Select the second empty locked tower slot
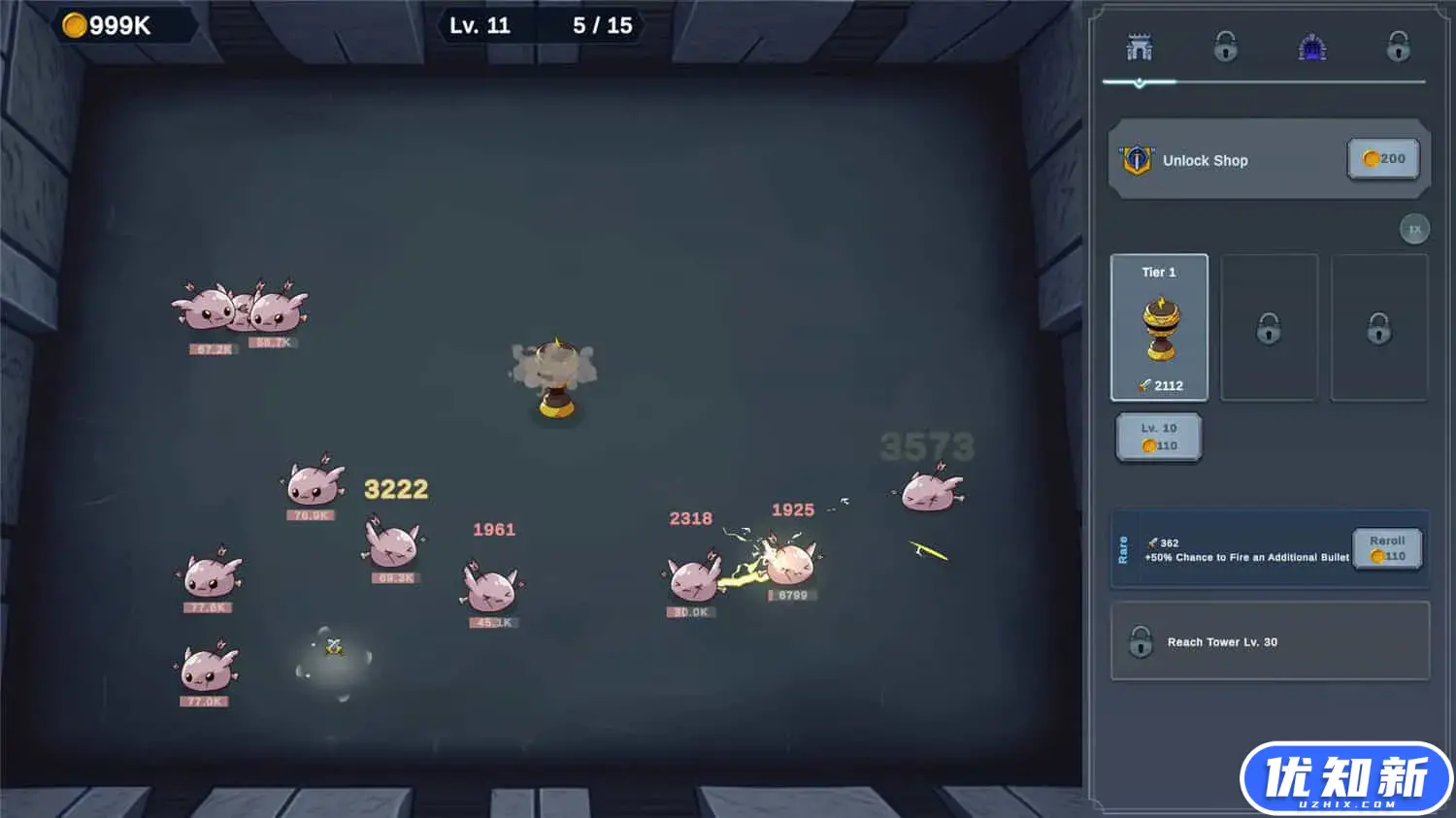The image size is (1456, 818). (x=1379, y=327)
